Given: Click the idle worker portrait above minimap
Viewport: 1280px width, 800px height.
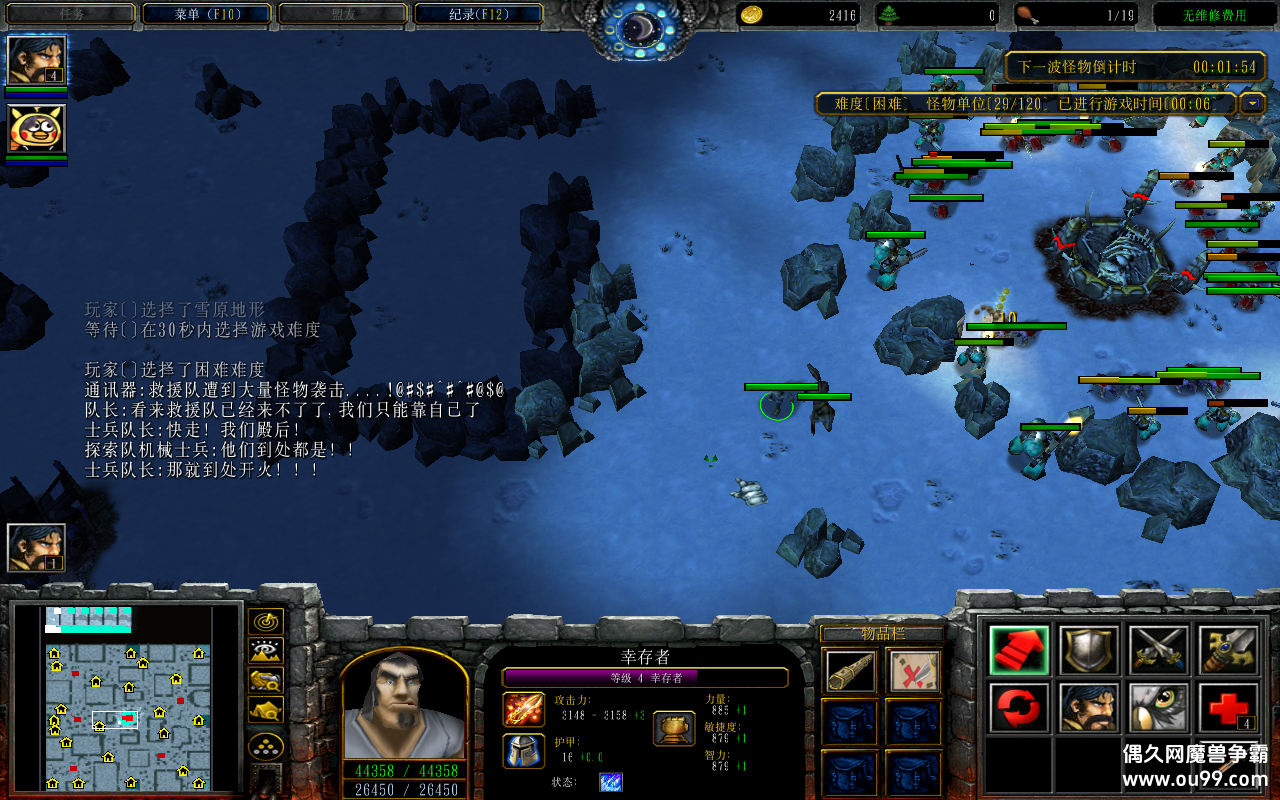Looking at the screenshot, I should coord(37,548).
